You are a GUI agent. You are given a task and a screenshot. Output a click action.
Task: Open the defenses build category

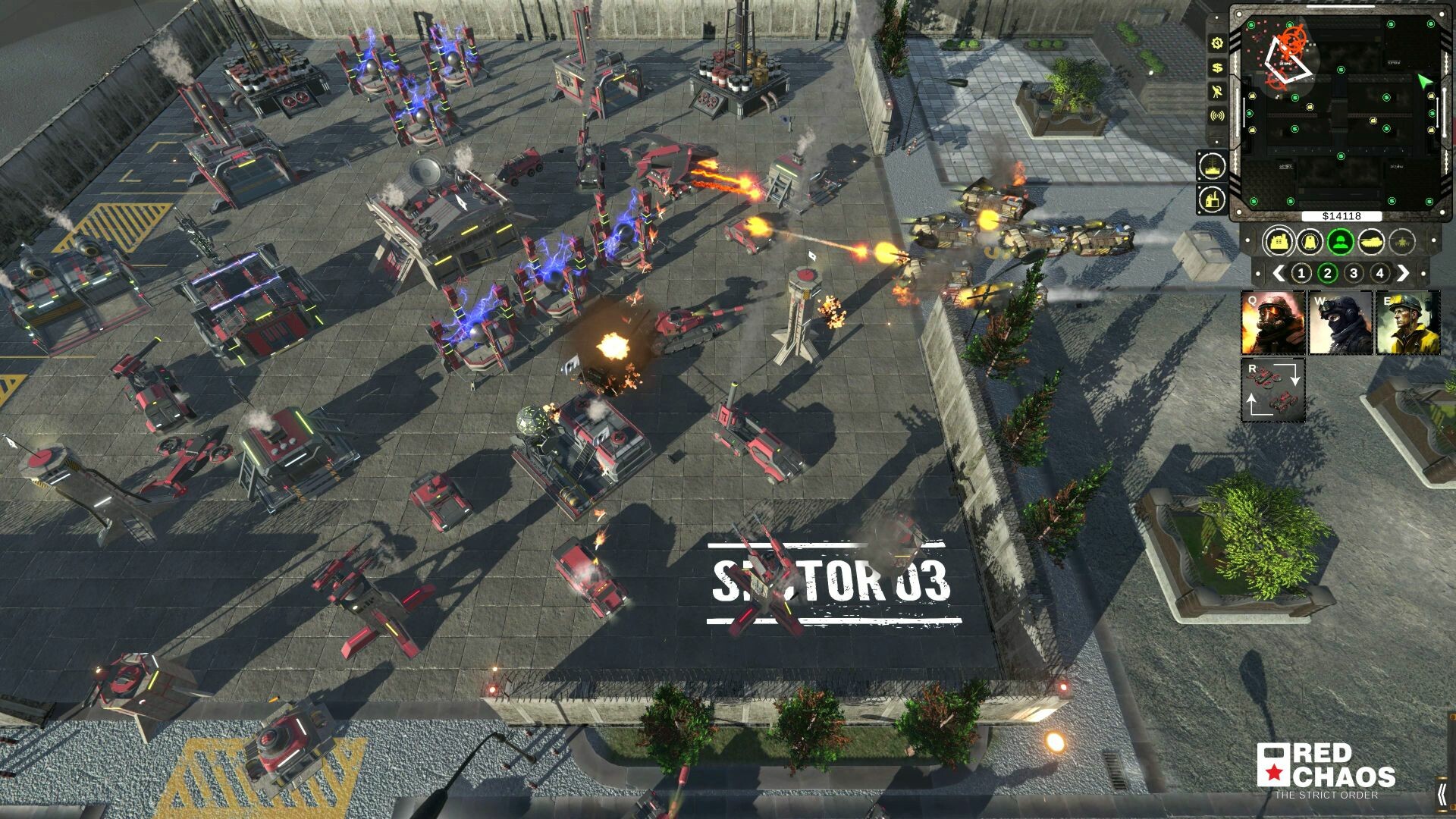coord(1310,240)
